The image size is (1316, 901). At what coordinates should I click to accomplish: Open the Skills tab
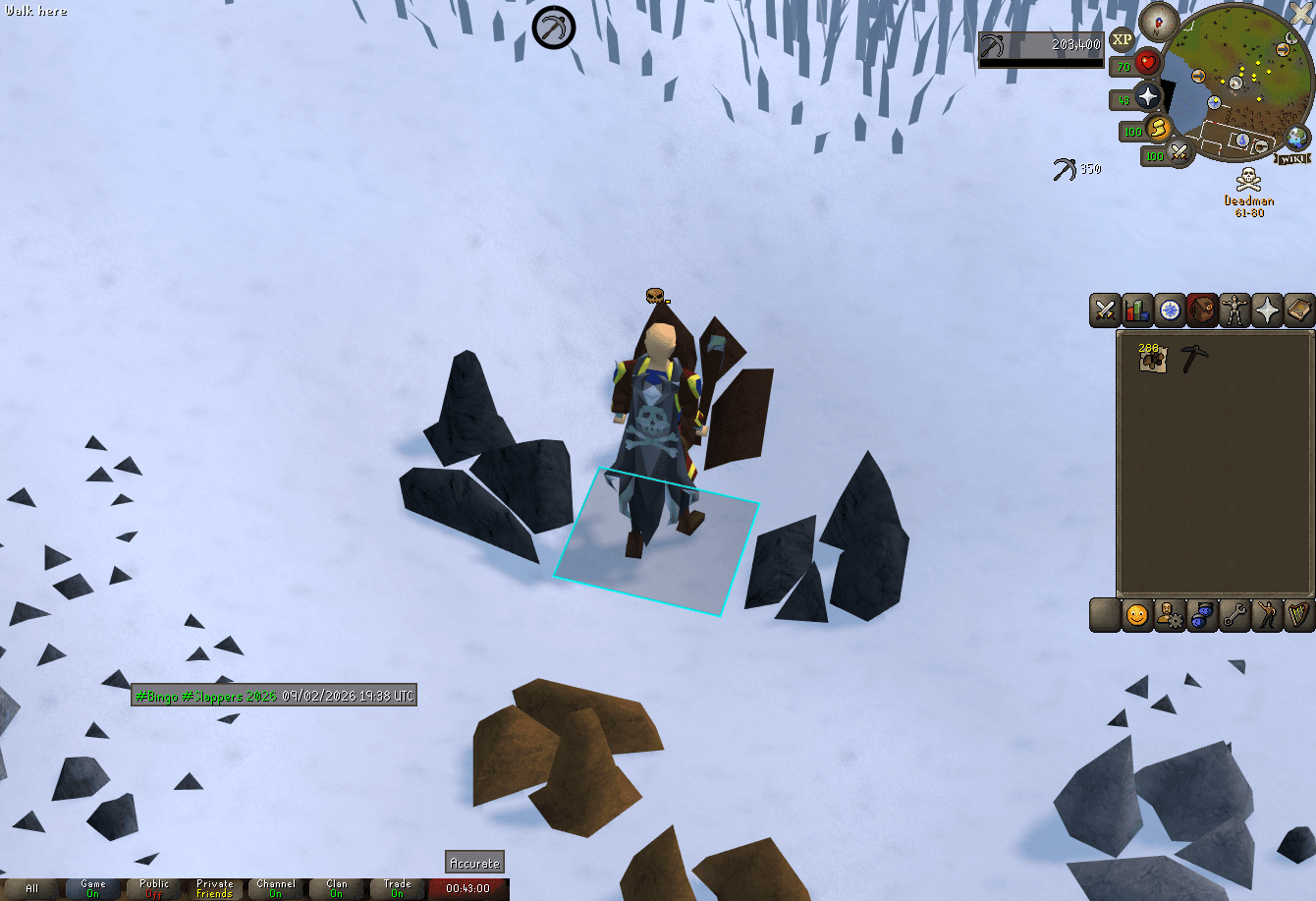[1136, 310]
